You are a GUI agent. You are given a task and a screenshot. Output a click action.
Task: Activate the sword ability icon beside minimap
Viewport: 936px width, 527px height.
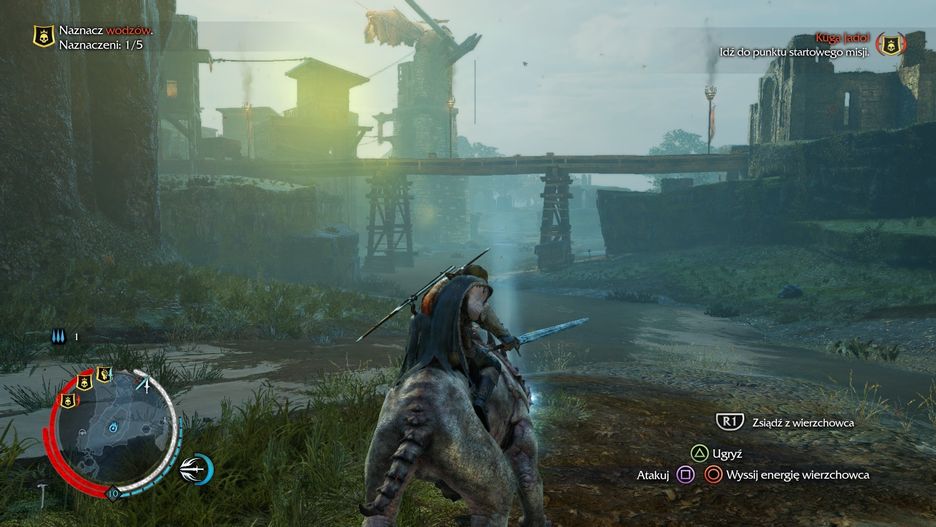pyautogui.click(x=196, y=467)
